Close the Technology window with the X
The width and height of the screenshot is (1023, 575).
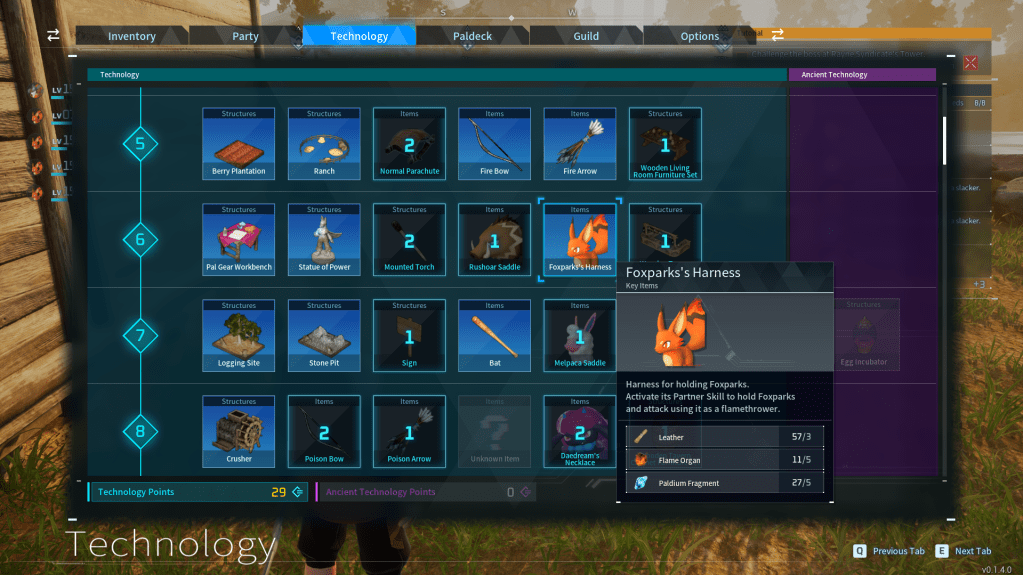(969, 63)
